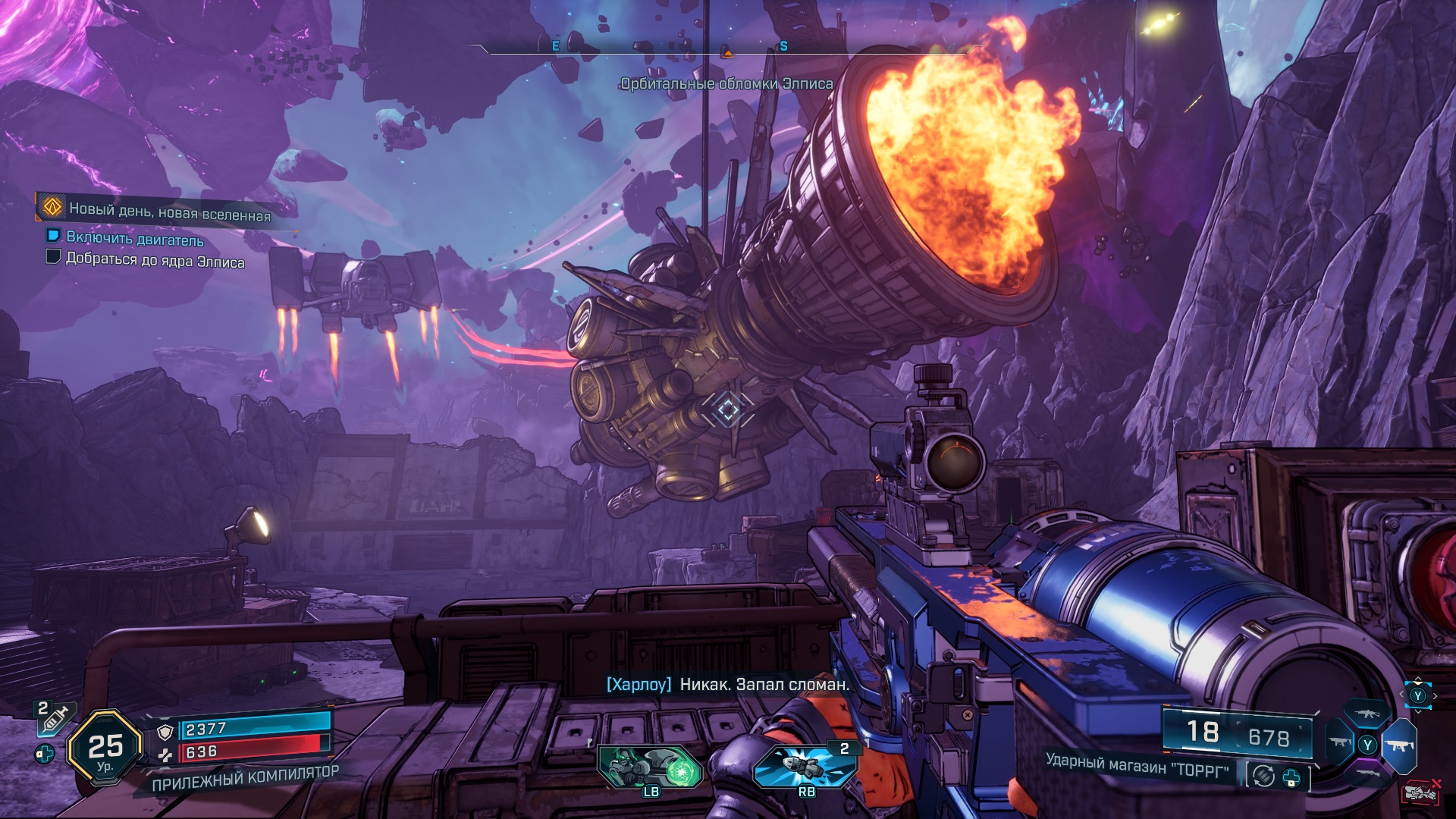Click the compass bar at top
The width and height of the screenshot is (1456, 819).
(726, 49)
